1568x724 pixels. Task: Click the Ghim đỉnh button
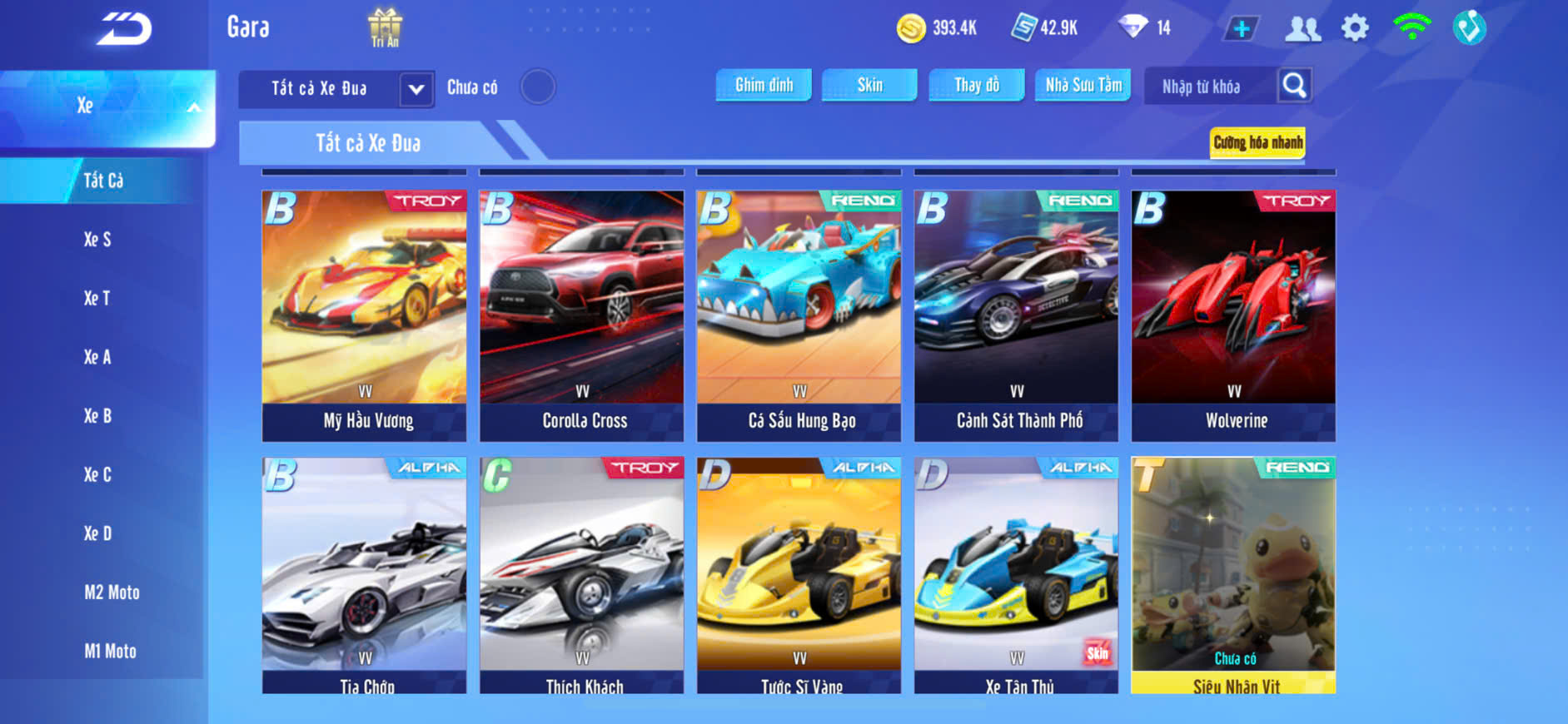tap(764, 85)
